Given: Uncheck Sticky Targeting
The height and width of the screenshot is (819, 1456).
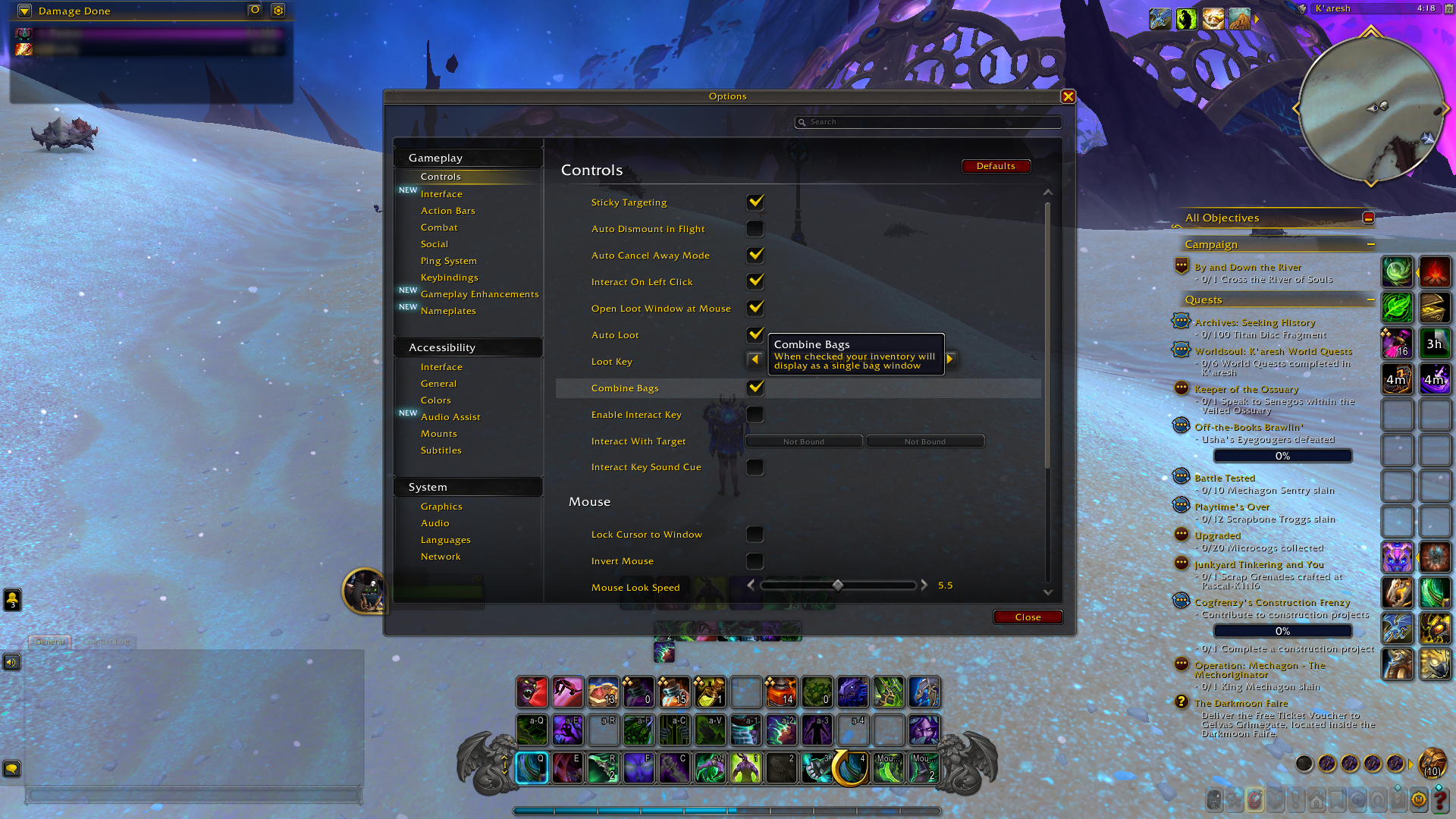Looking at the screenshot, I should pyautogui.click(x=755, y=202).
